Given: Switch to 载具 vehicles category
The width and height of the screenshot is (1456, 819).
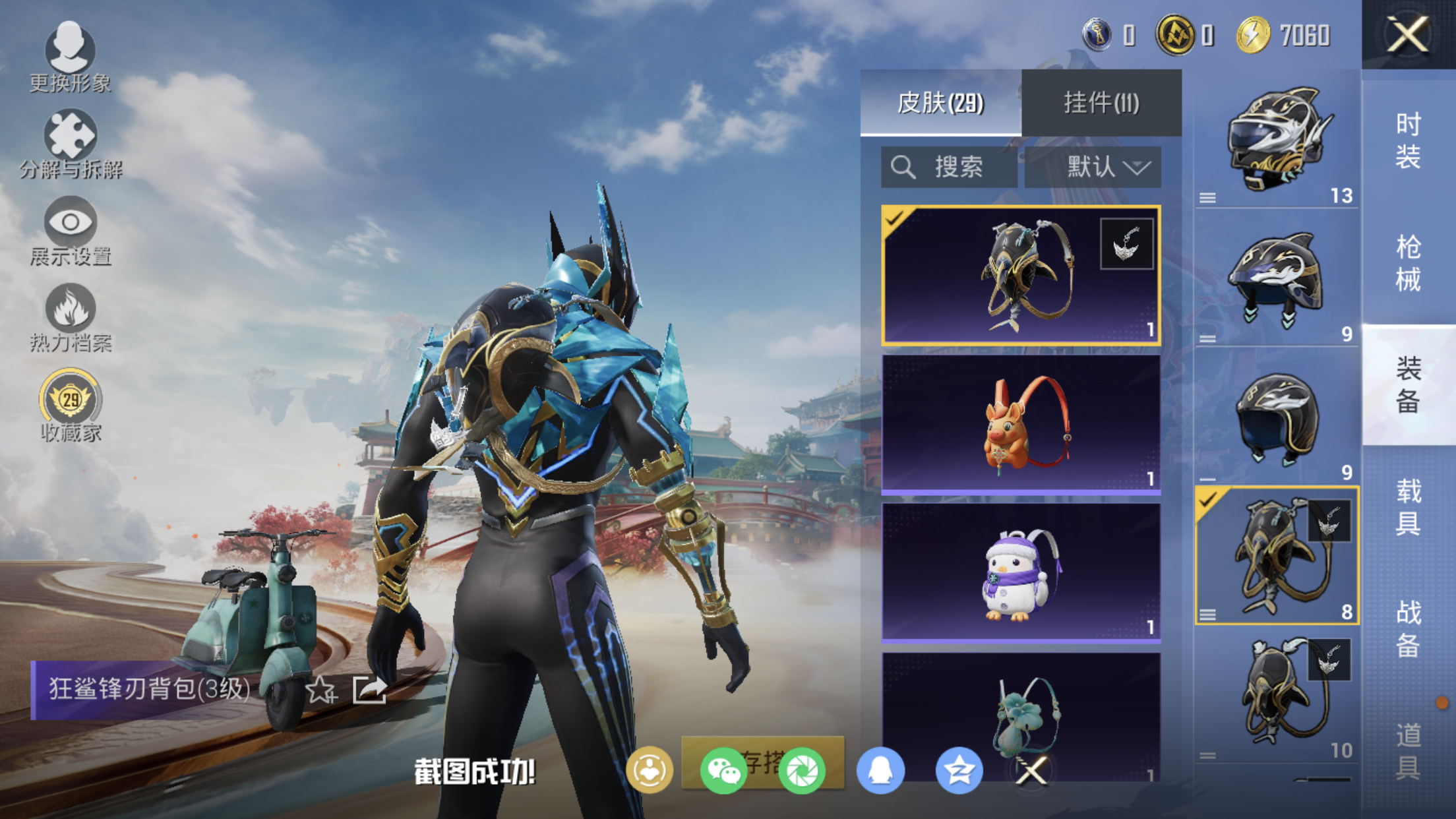Looking at the screenshot, I should tap(1408, 507).
